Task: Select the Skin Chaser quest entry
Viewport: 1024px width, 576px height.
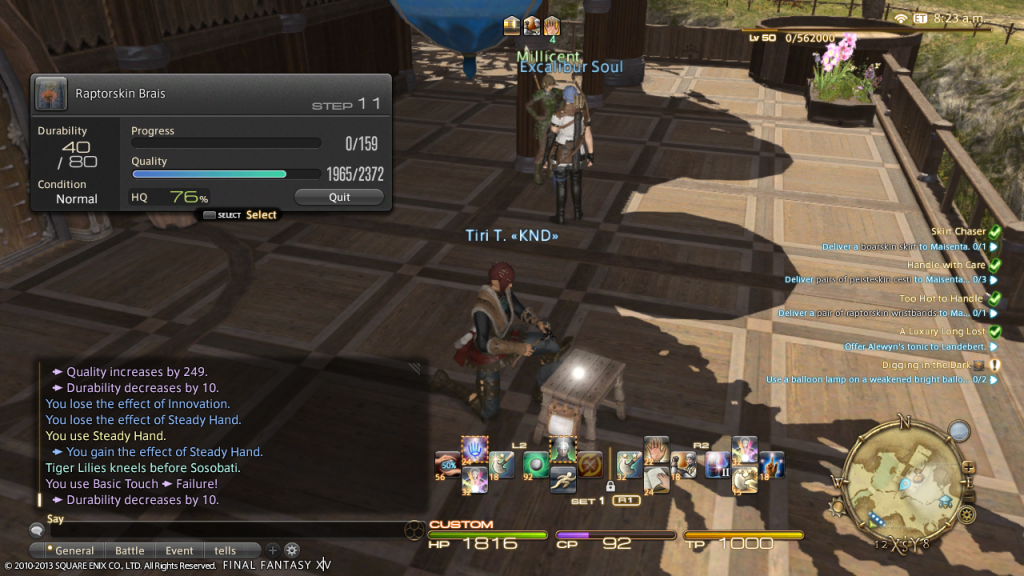Action: [x=959, y=231]
